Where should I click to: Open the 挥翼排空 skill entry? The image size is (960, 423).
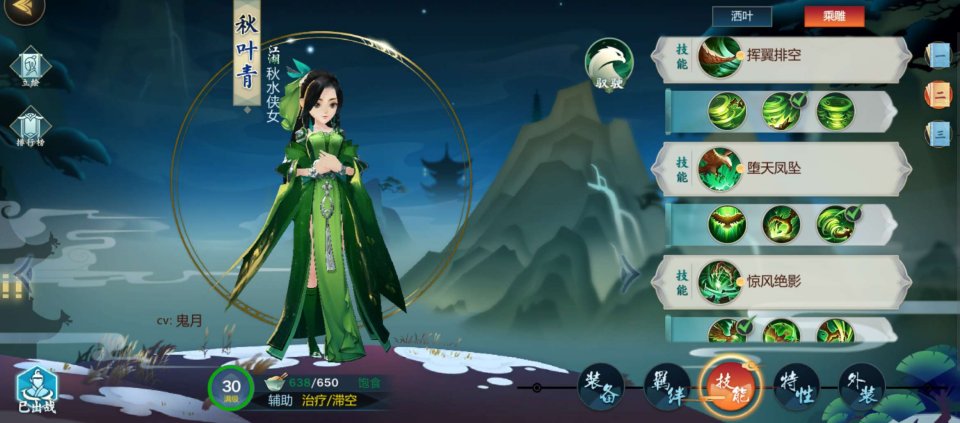pos(780,56)
